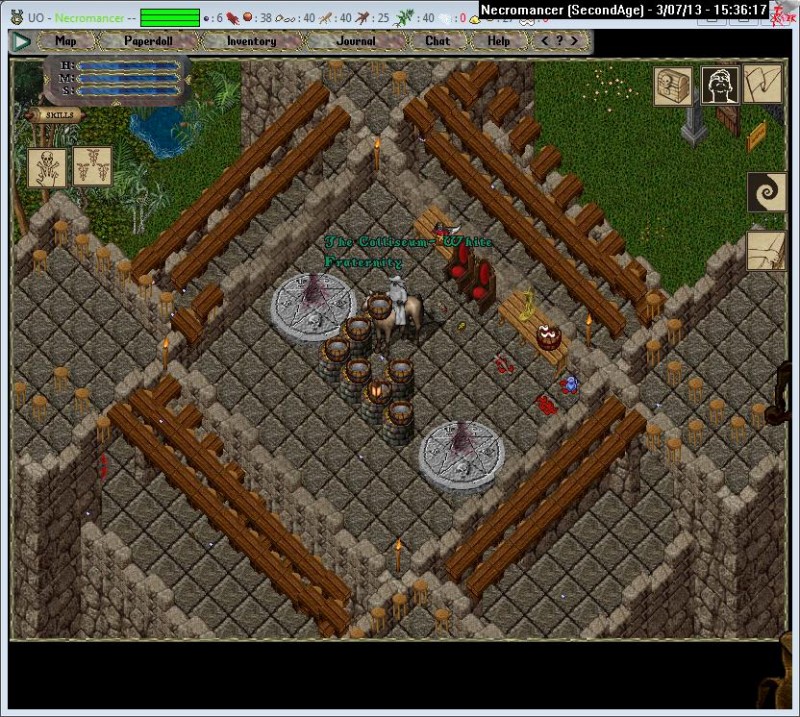Activate the spiral swirl spell icon
The image size is (800, 717).
click(x=766, y=192)
